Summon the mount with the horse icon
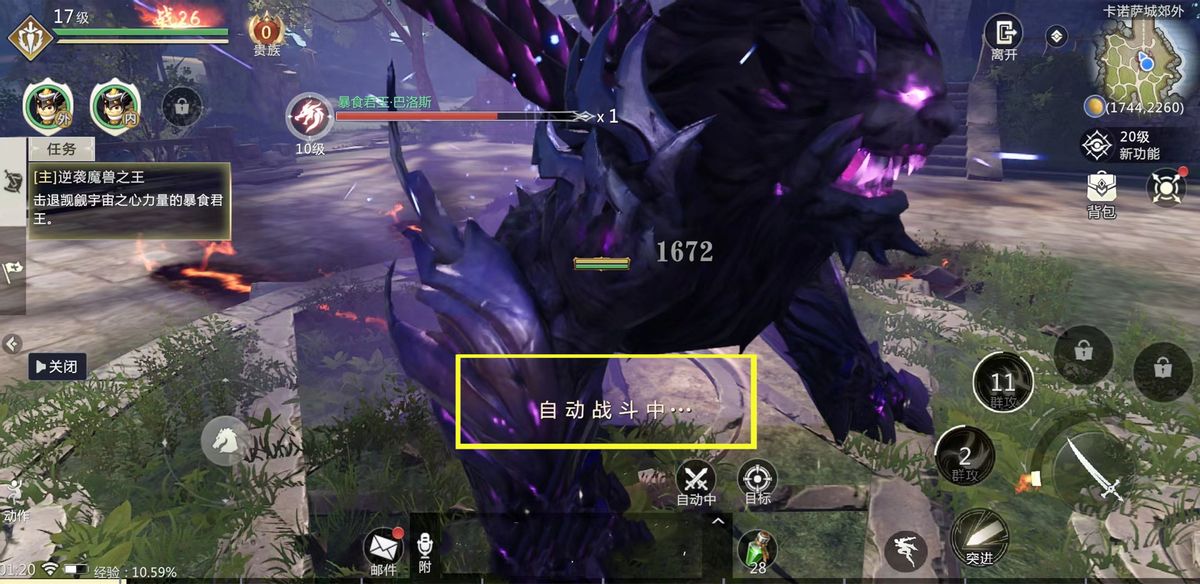 (x=226, y=441)
